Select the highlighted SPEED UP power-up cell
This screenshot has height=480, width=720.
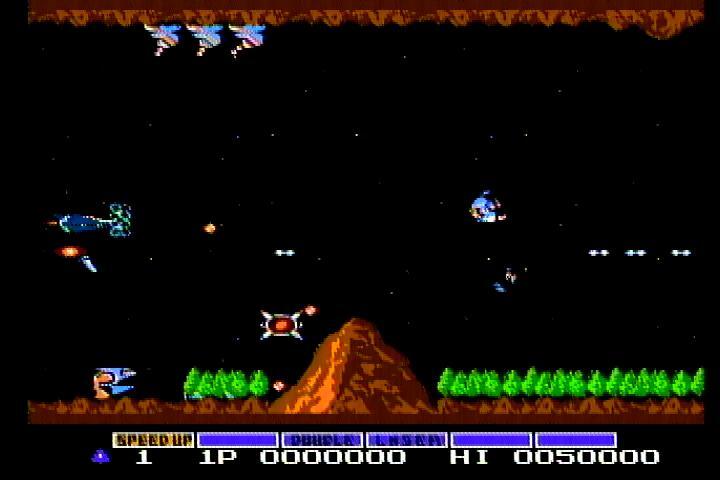click(x=153, y=440)
